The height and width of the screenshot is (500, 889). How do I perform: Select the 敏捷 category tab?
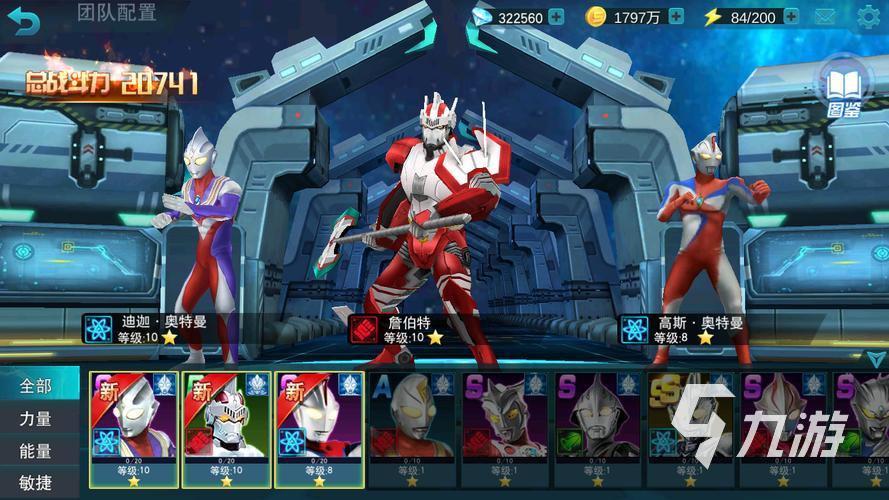coord(36,483)
